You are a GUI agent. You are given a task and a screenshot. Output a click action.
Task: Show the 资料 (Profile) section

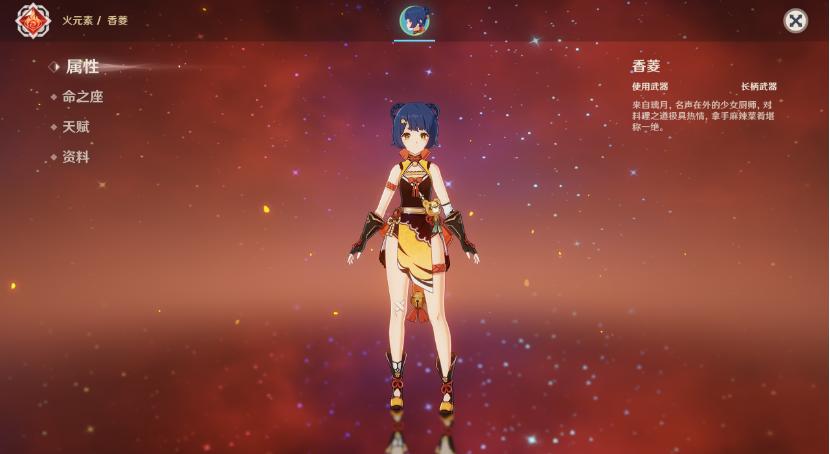76,157
